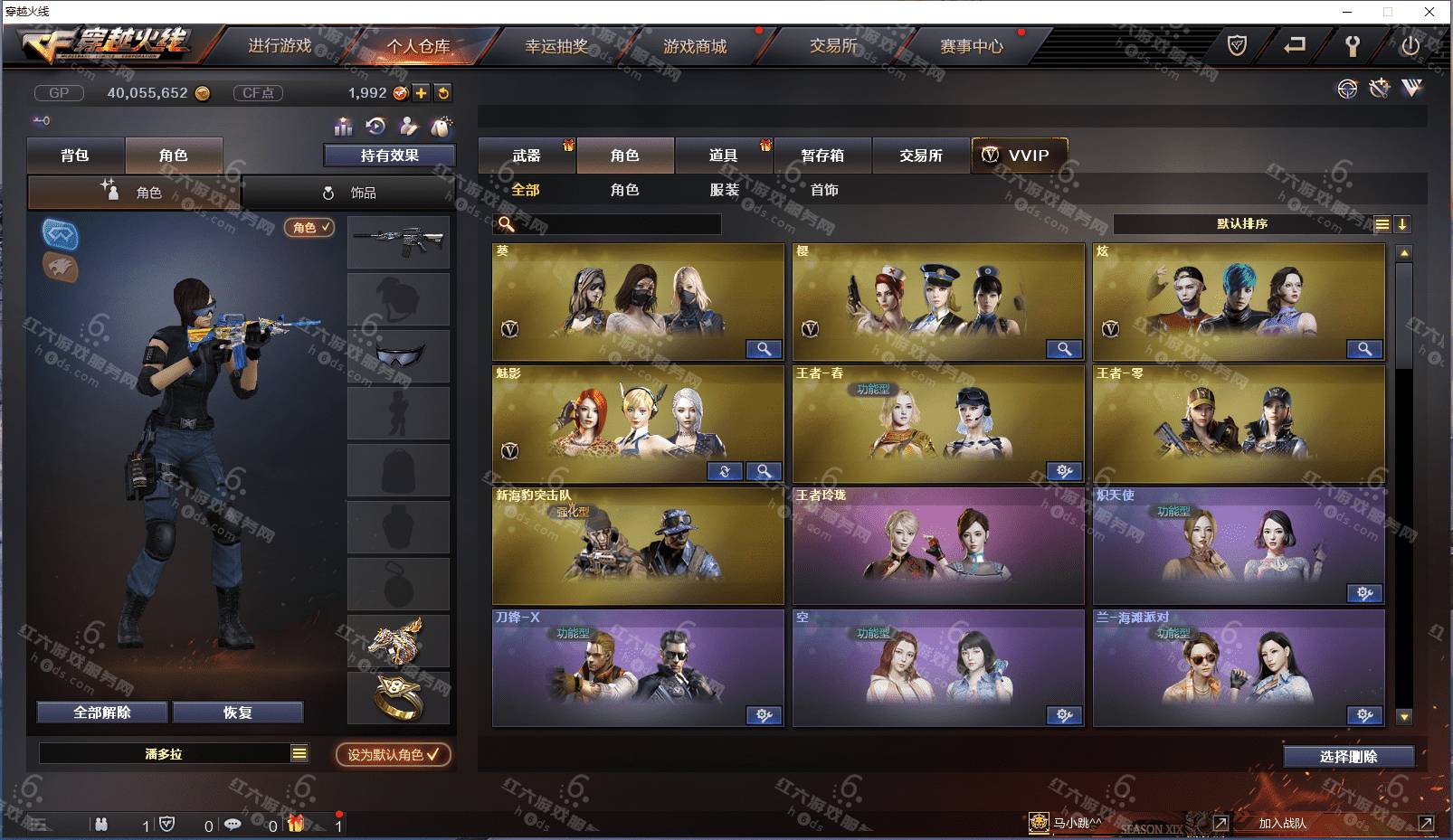Click 全部解除 to unequip all
The image size is (1453, 840).
(102, 713)
